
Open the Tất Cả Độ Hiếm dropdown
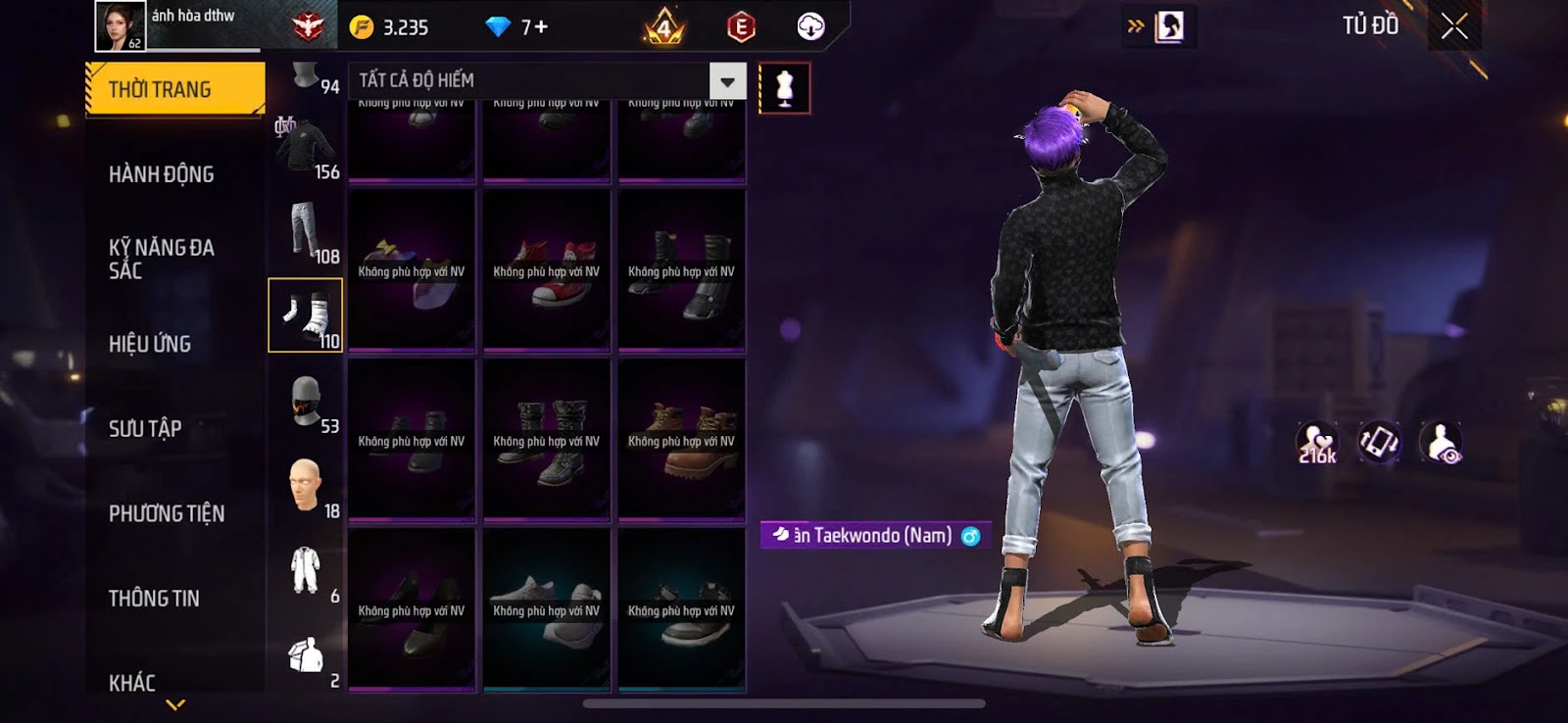tap(727, 81)
